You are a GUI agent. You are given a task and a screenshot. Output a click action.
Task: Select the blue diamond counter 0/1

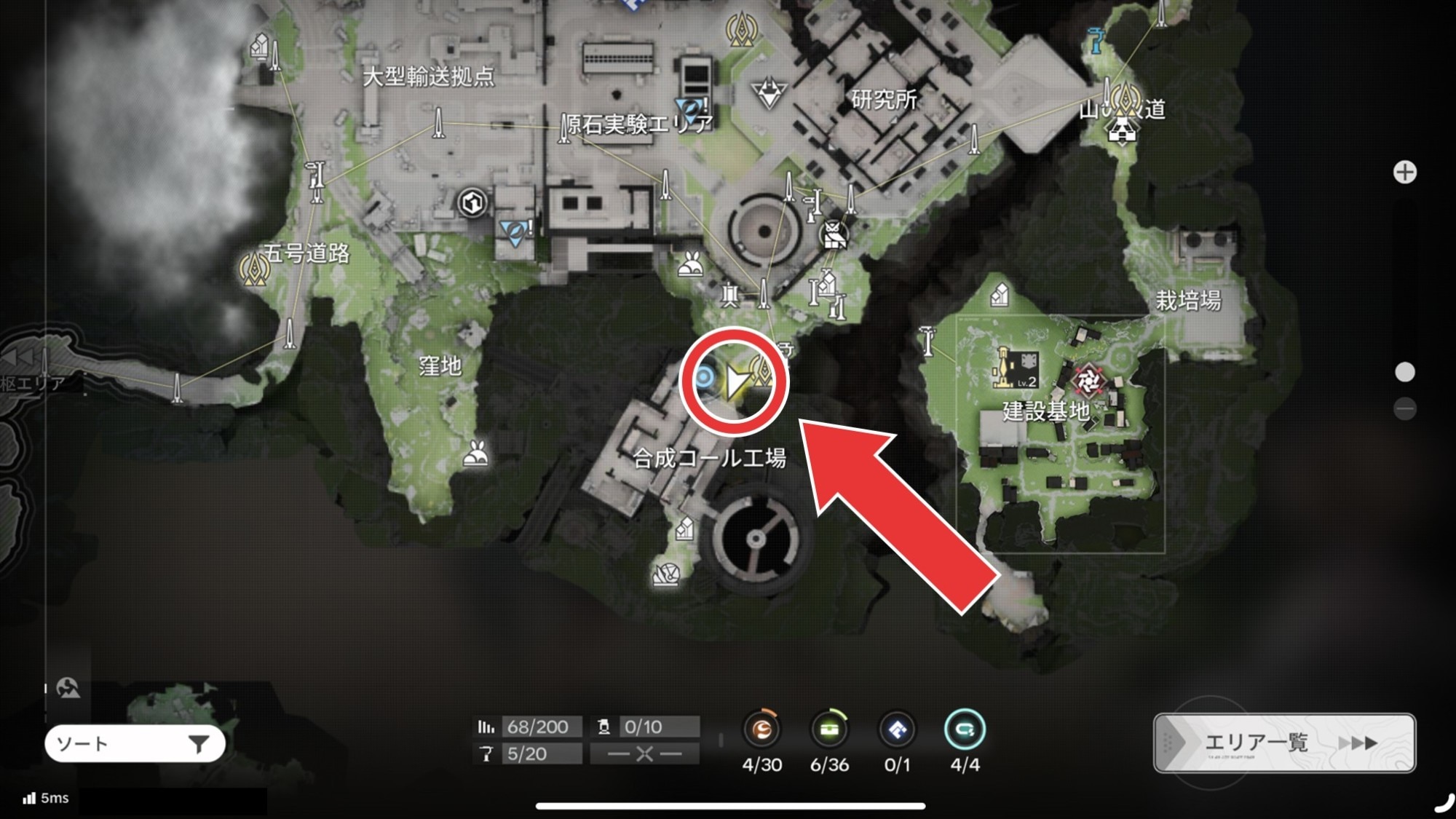[x=897, y=729]
